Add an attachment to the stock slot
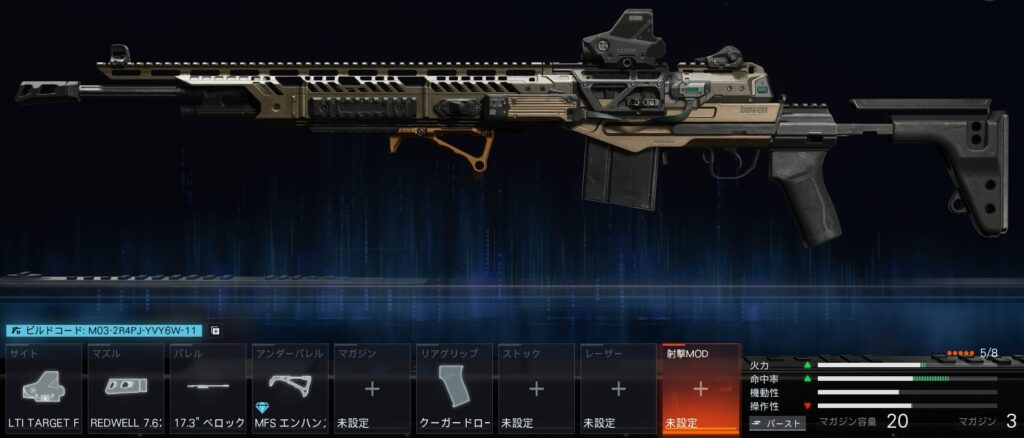This screenshot has height=438, width=1024. (x=536, y=389)
